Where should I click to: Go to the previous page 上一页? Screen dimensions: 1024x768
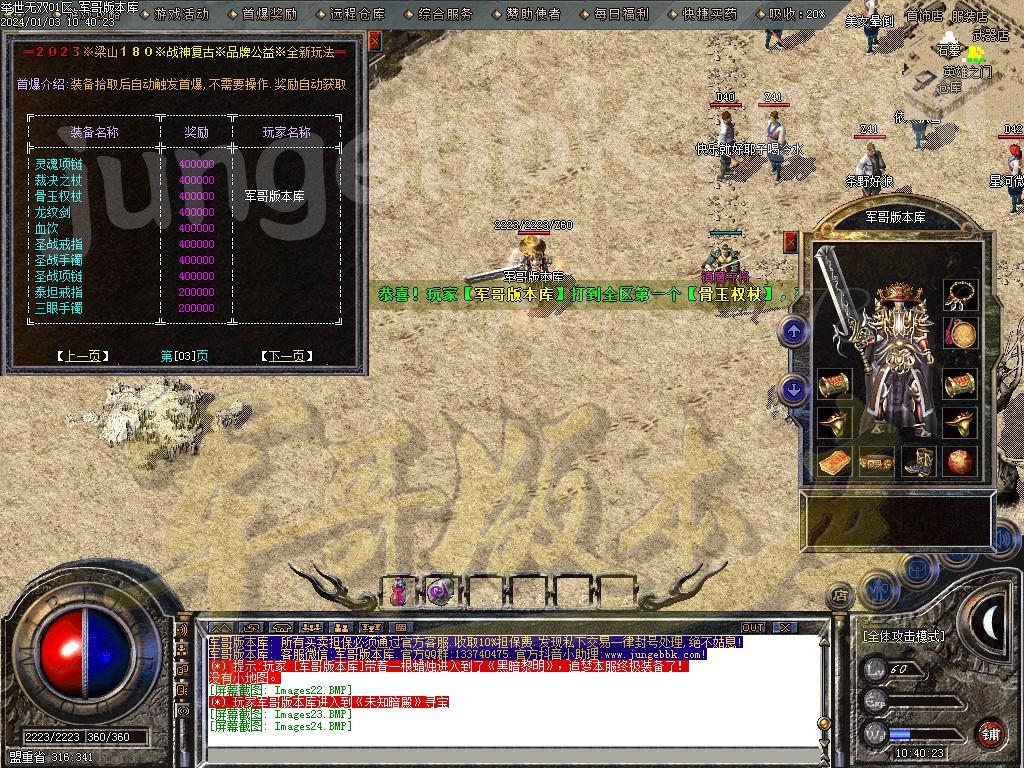(83, 355)
